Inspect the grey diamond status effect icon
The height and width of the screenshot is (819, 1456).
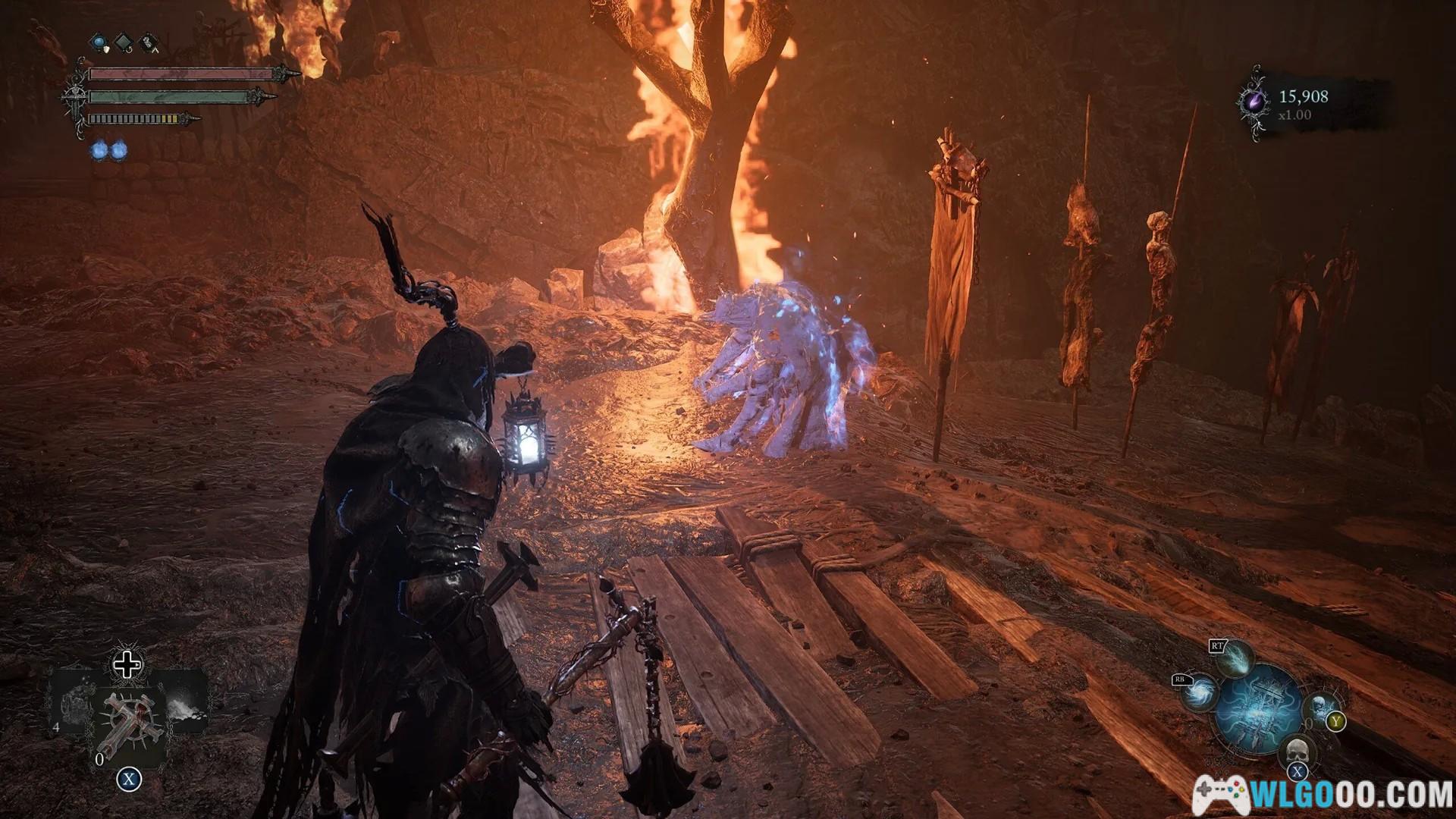point(124,42)
